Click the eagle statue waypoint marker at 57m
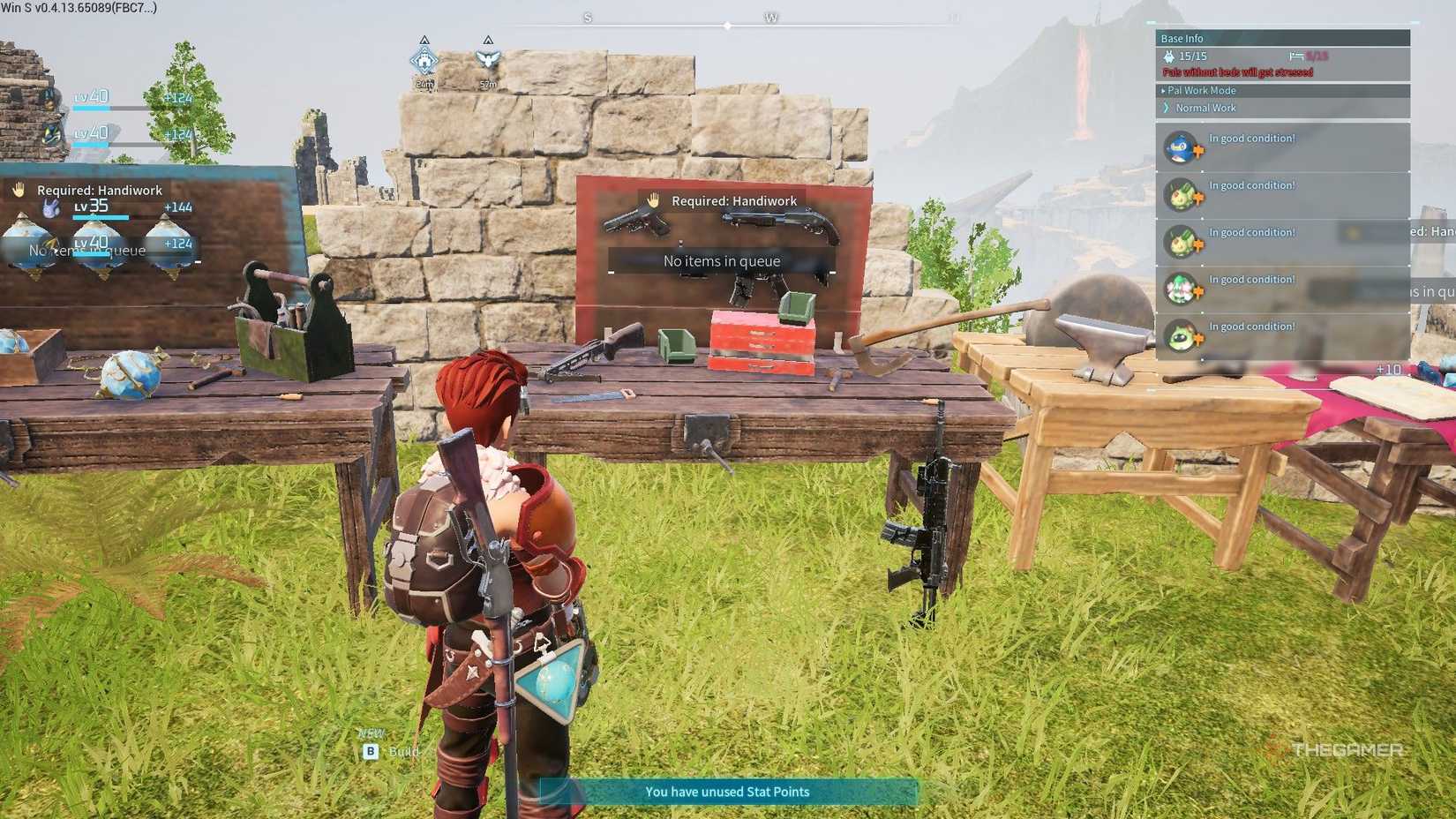Screen dimensions: 1456x819 pyautogui.click(x=488, y=60)
